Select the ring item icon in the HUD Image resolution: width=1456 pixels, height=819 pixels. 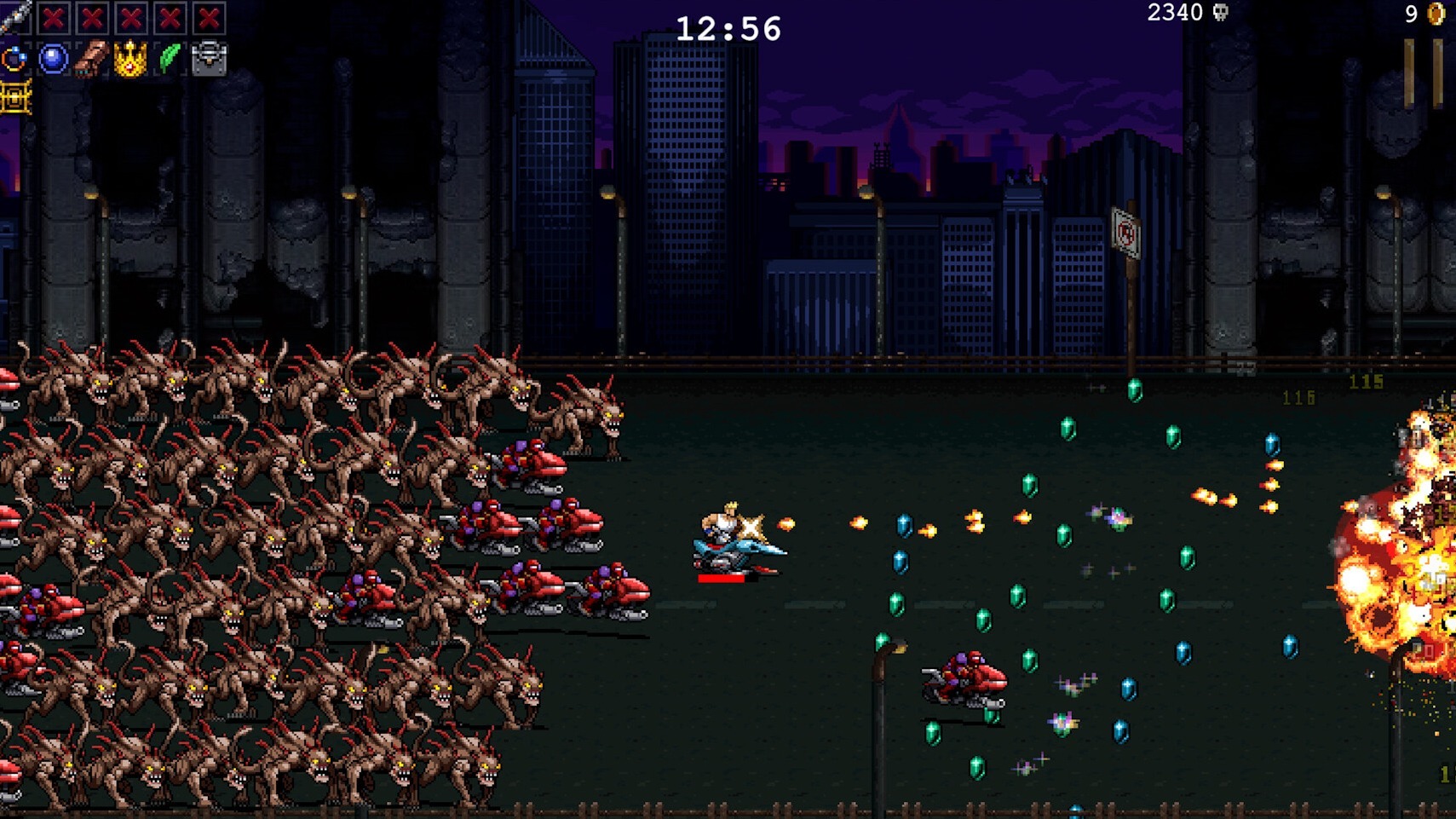pyautogui.click(x=14, y=60)
